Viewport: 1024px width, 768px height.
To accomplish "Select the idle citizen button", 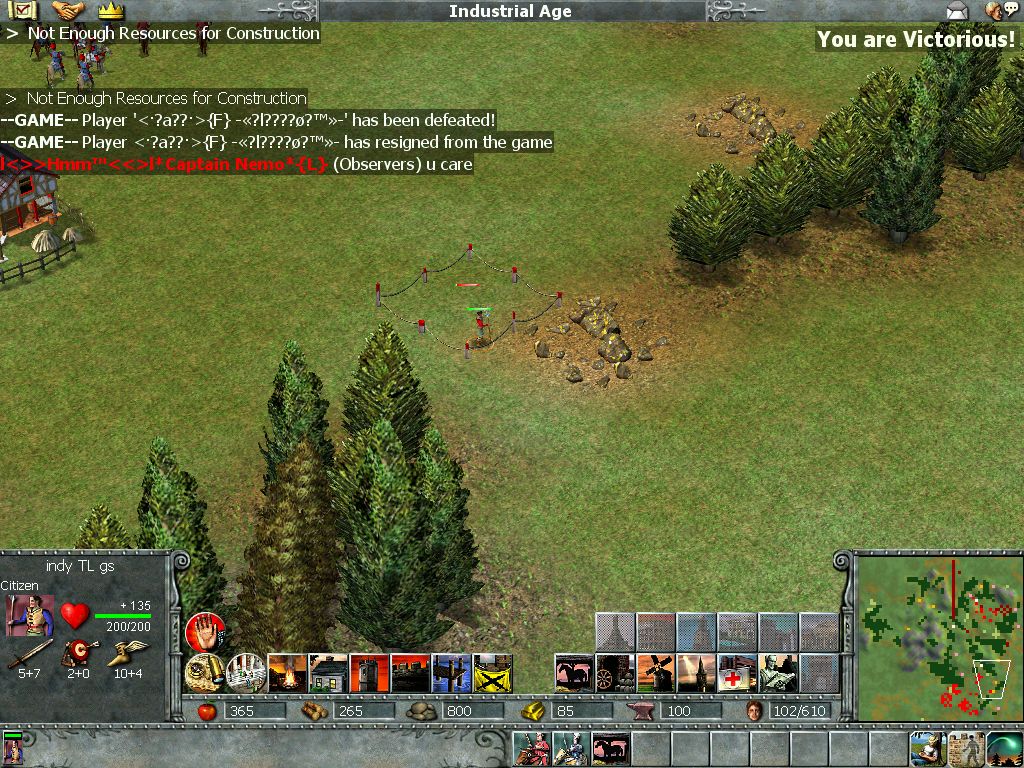I will click(927, 748).
